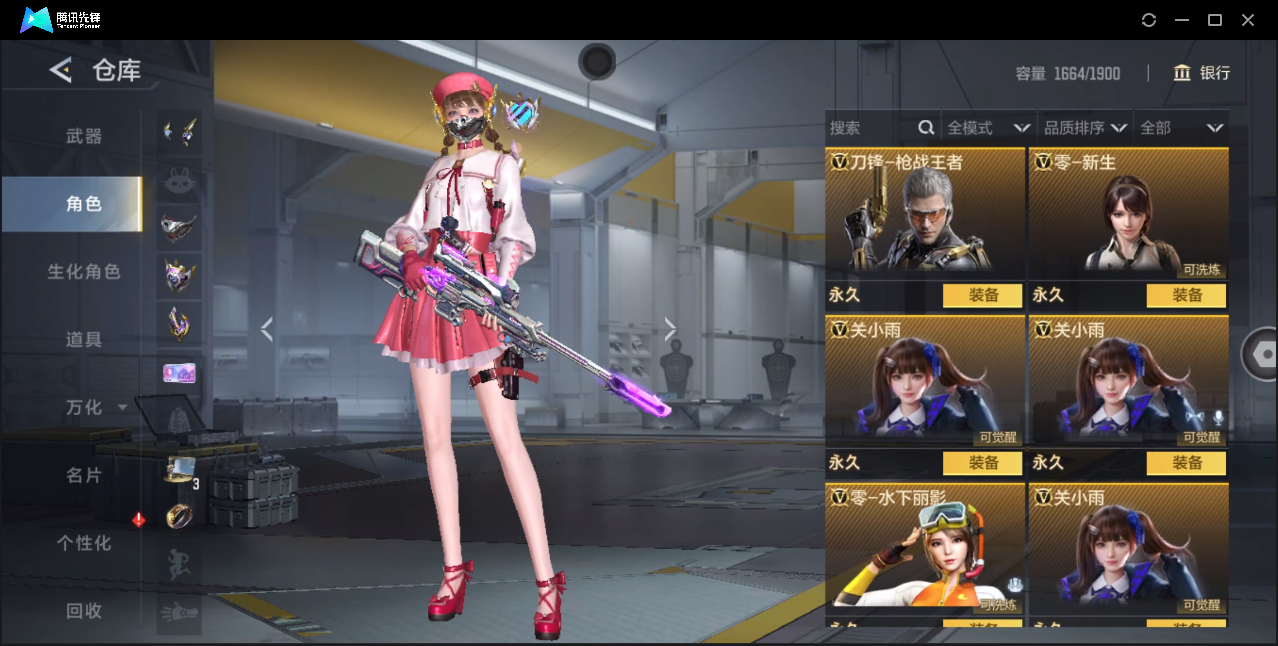Equip the 刀锋-枪战王者 character

[x=982, y=295]
